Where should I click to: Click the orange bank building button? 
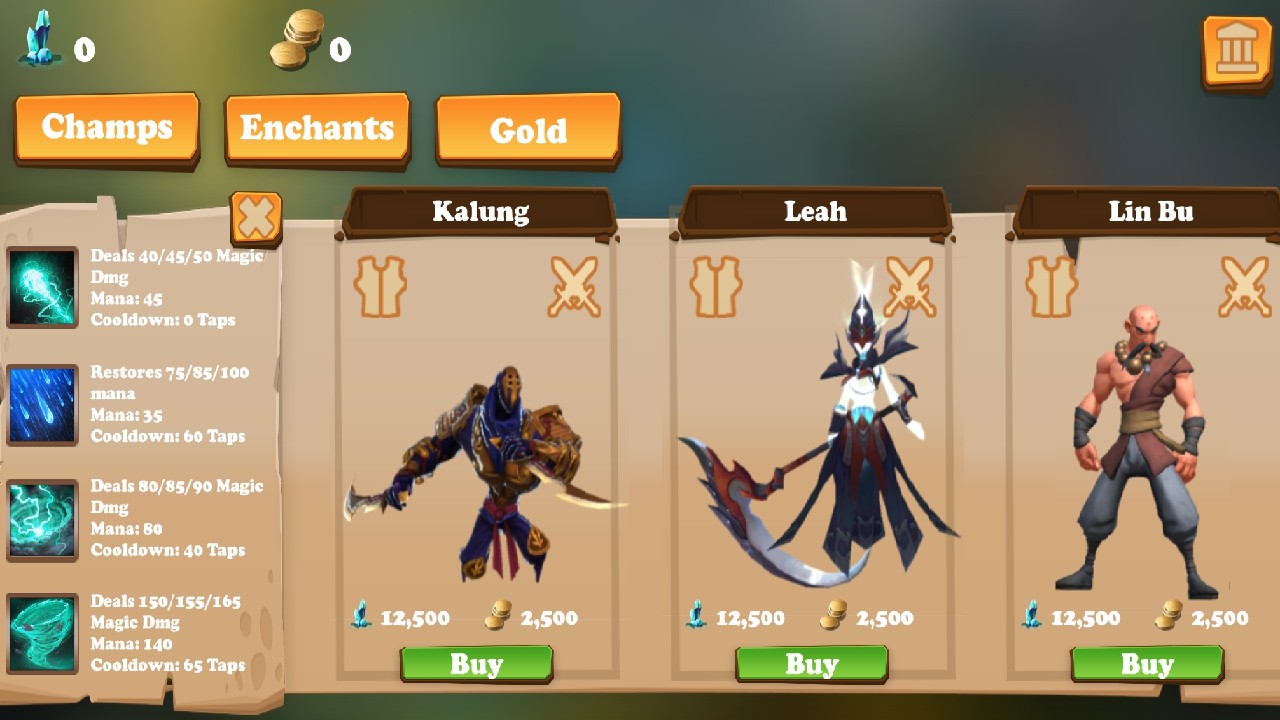point(1236,50)
